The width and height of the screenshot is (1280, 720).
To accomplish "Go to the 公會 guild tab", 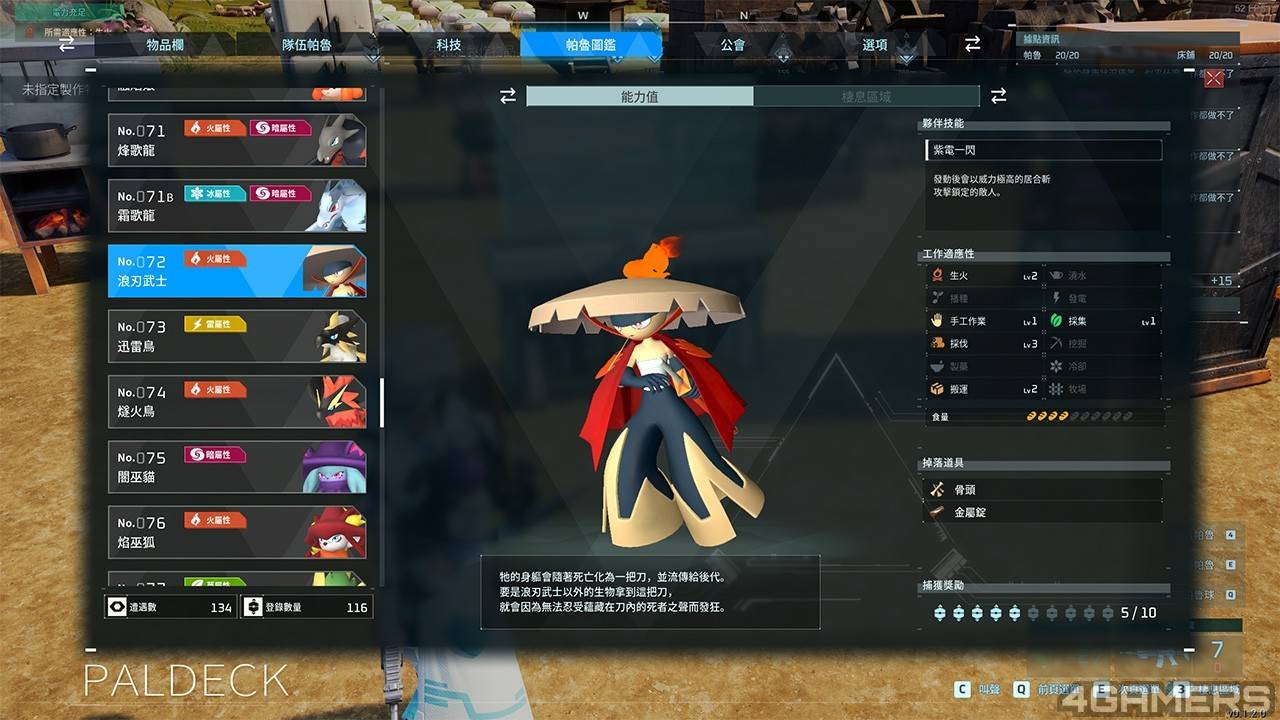I will pyautogui.click(x=733, y=45).
